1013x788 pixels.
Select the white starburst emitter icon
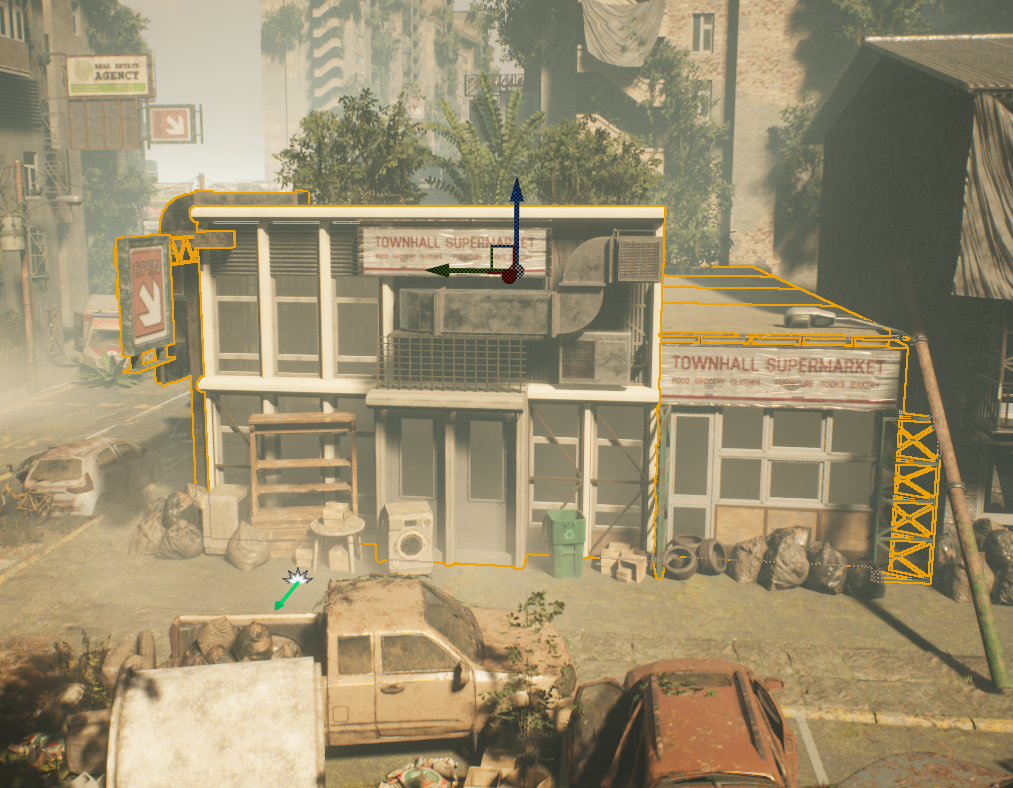pos(298,577)
